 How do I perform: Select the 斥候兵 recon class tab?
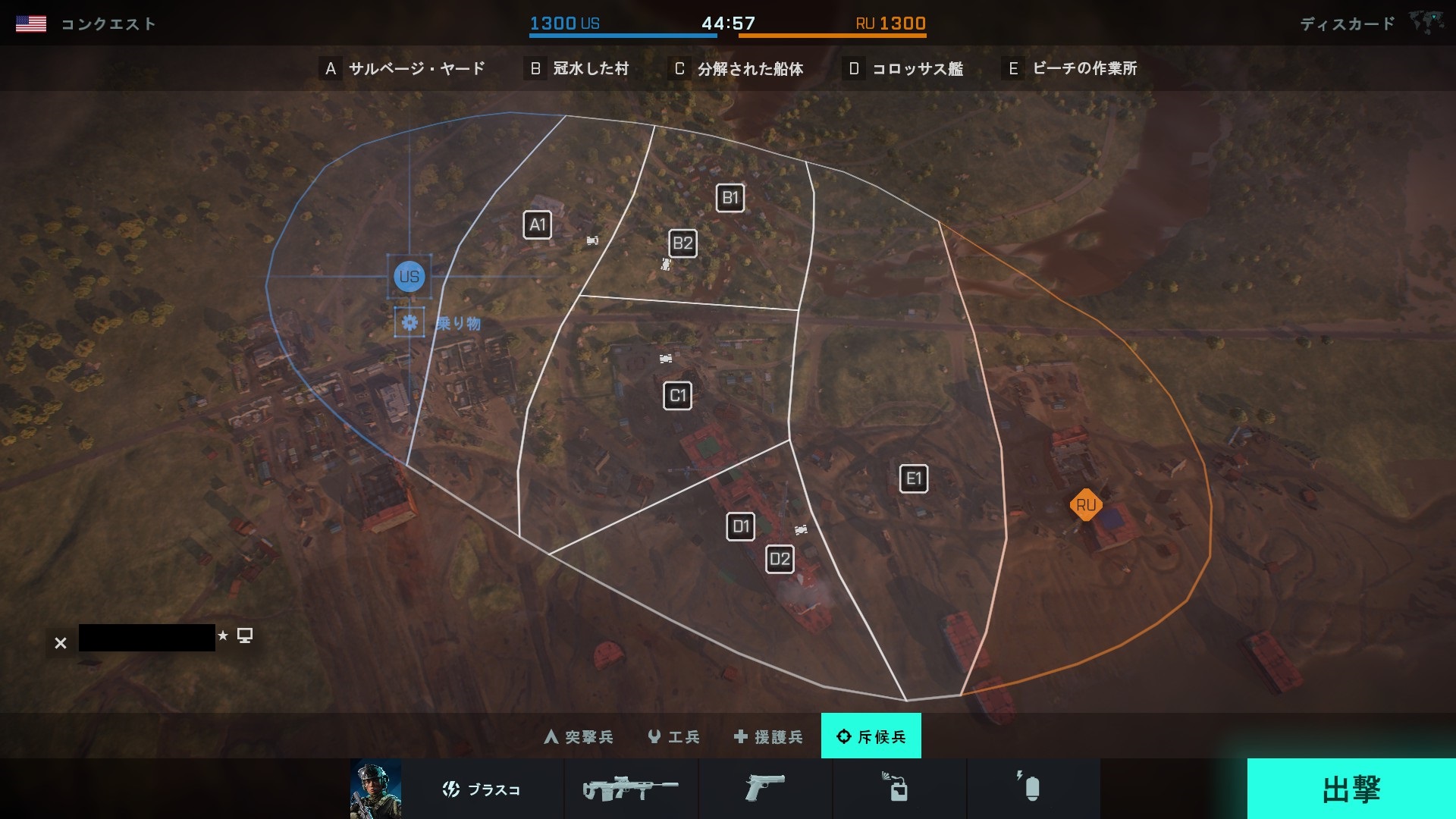871,736
